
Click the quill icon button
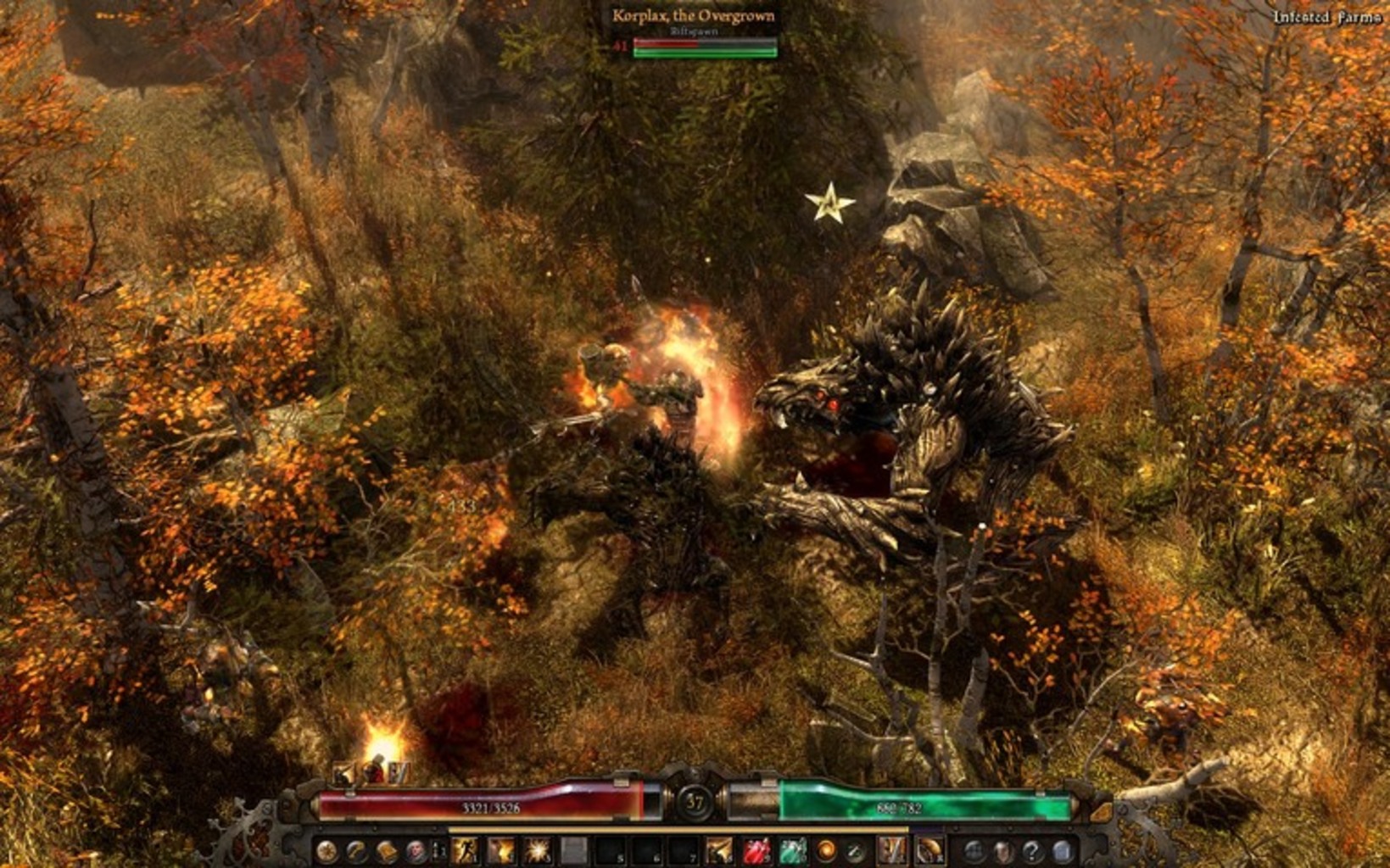356,850
